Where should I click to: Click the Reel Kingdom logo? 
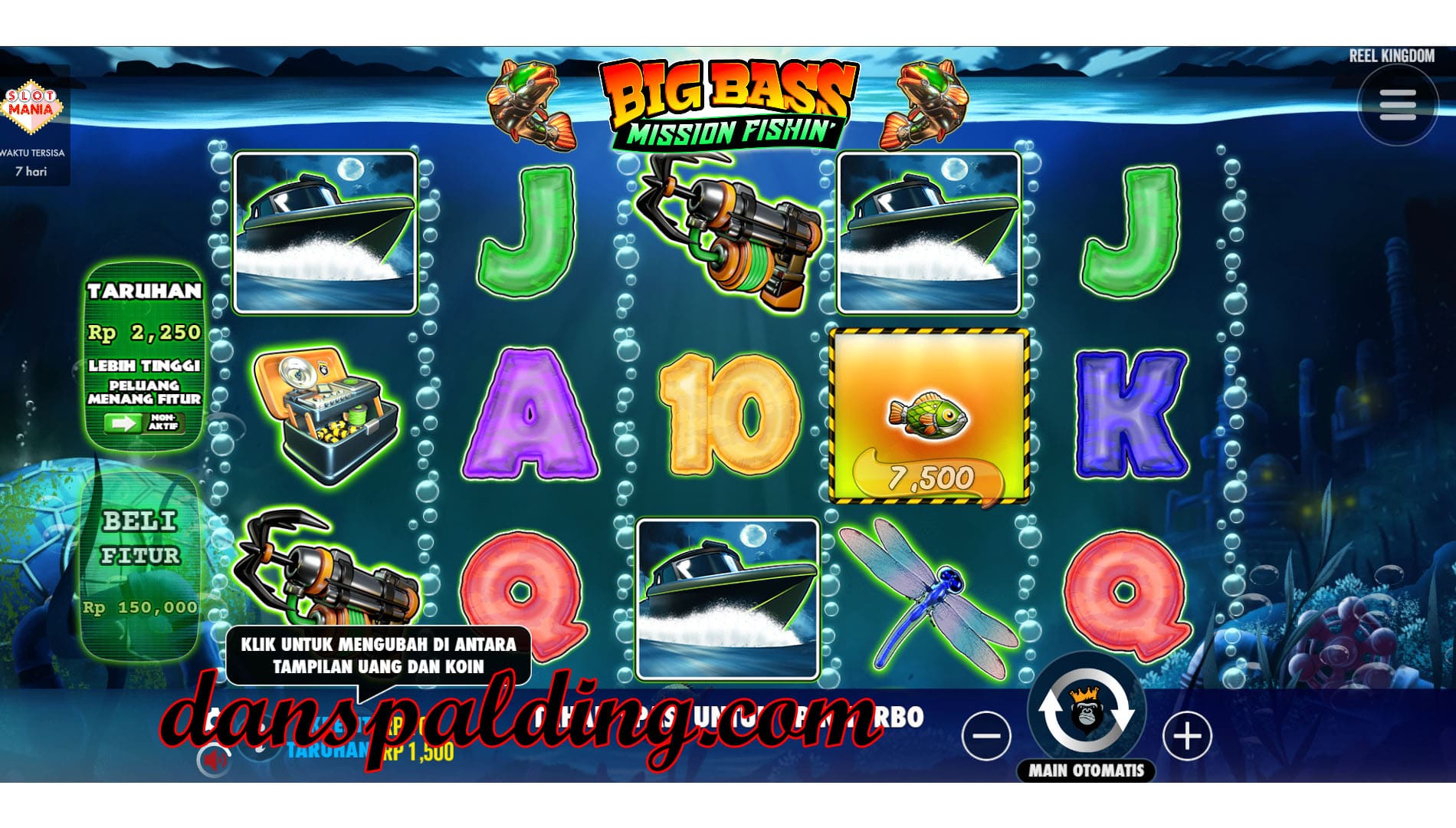1391,56
